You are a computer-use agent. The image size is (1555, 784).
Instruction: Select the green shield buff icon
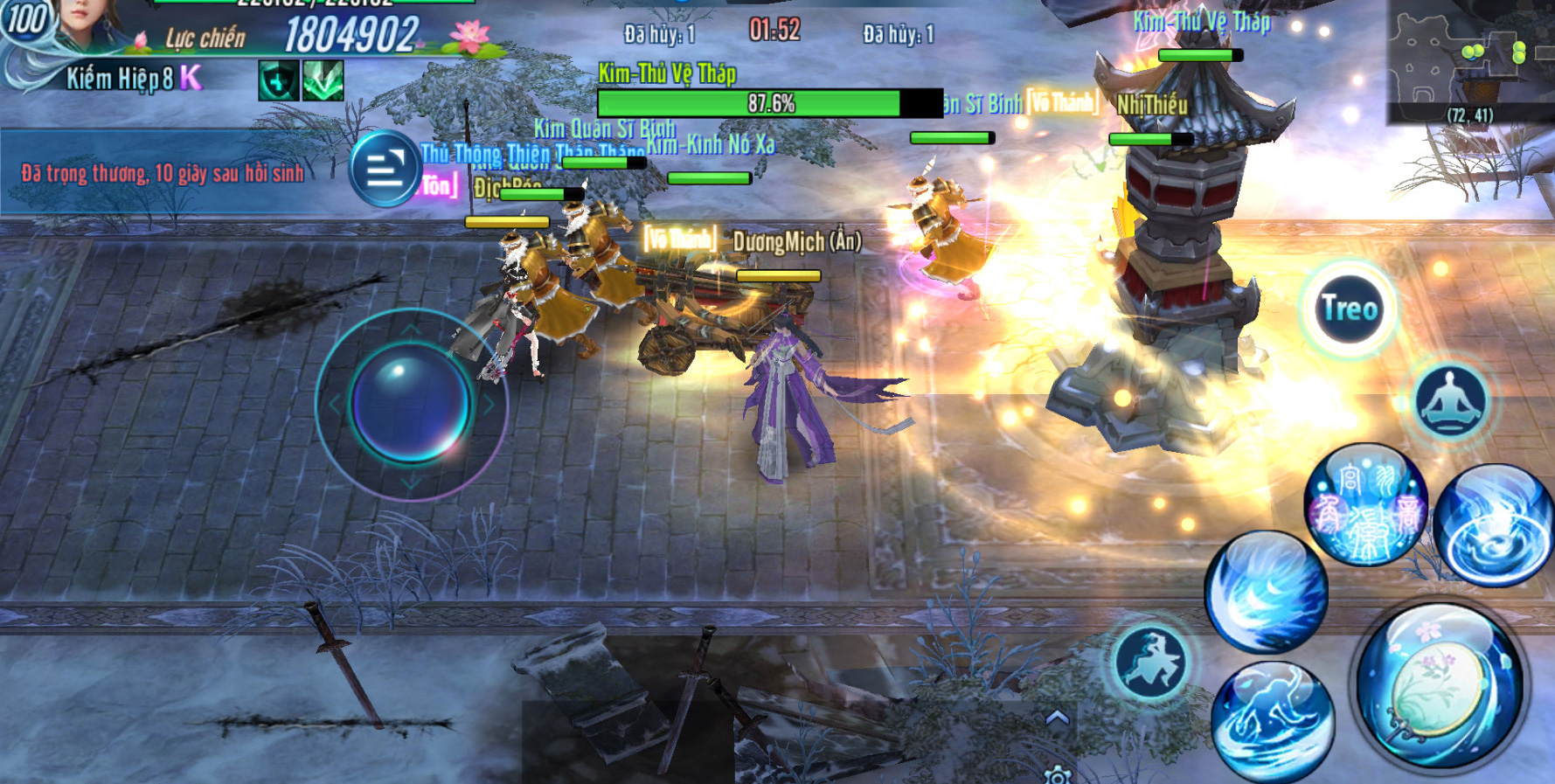(279, 81)
